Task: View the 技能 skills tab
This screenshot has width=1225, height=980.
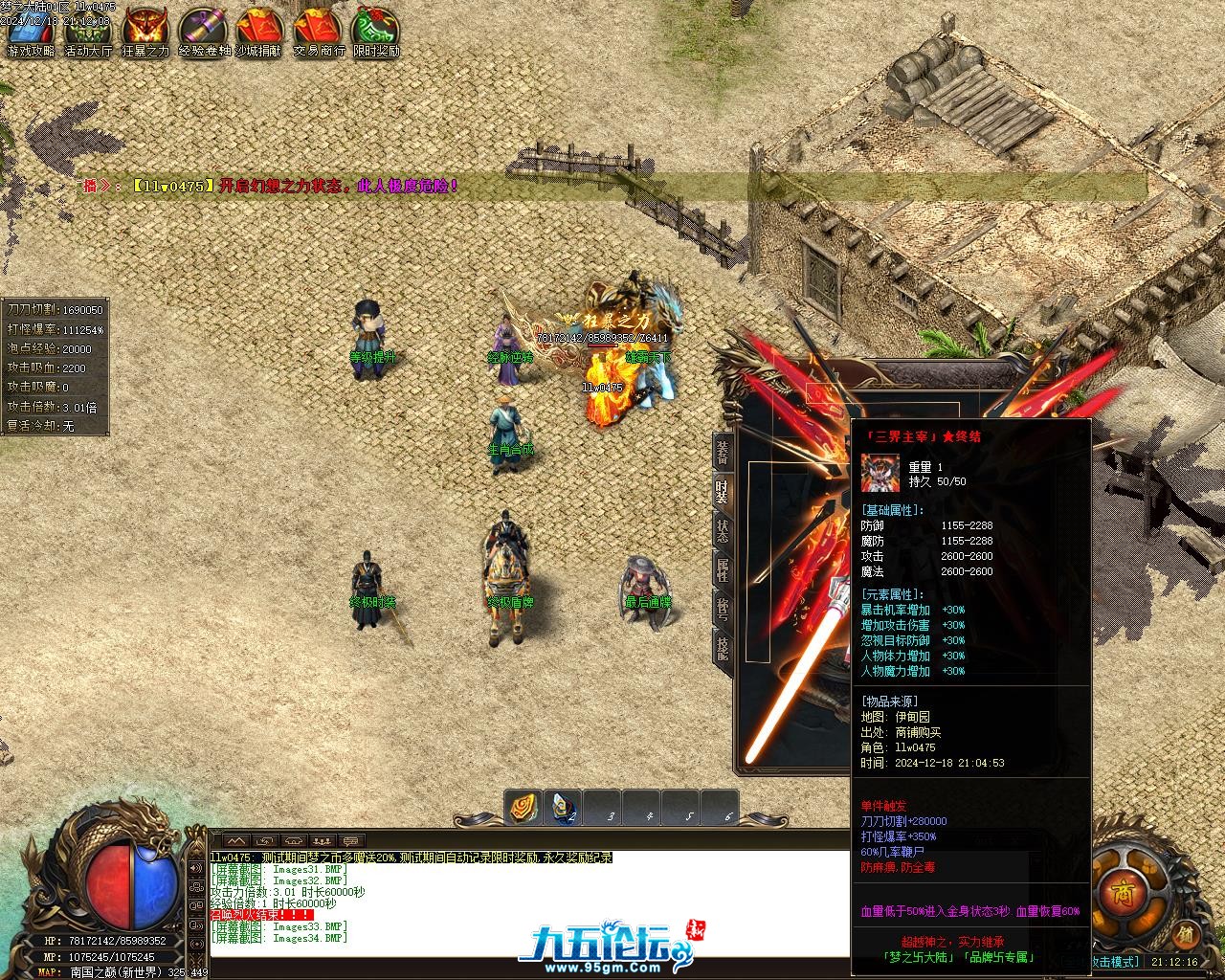Action: [x=723, y=648]
